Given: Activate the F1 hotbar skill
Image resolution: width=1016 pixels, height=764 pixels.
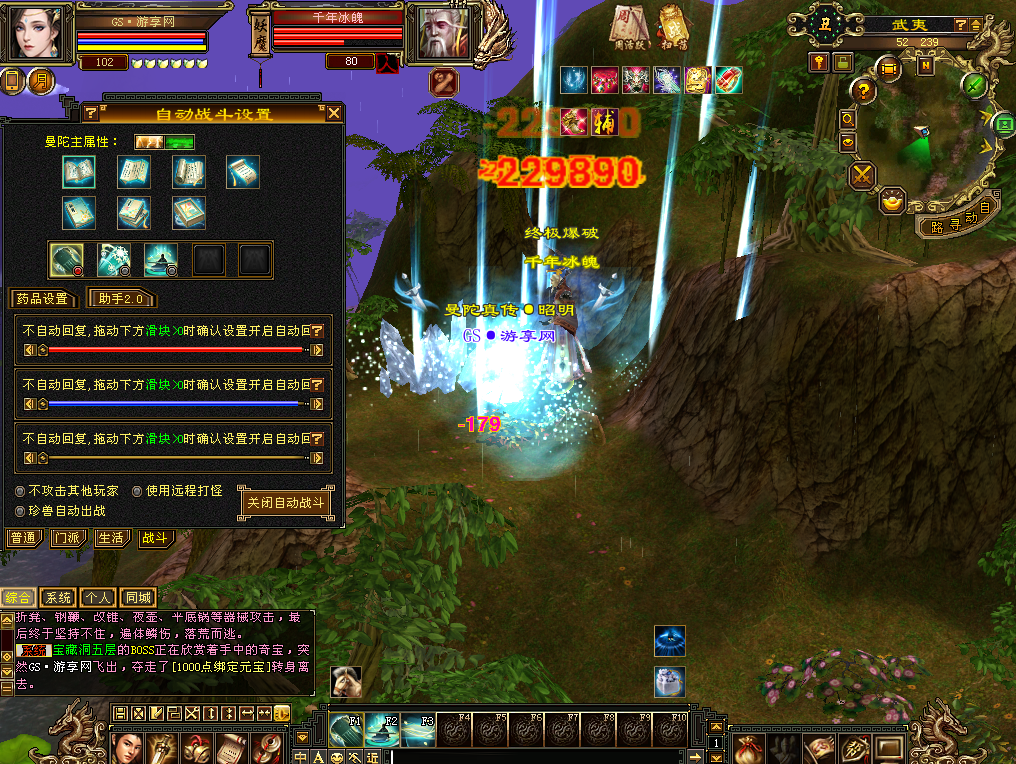Looking at the screenshot, I should [x=346, y=731].
